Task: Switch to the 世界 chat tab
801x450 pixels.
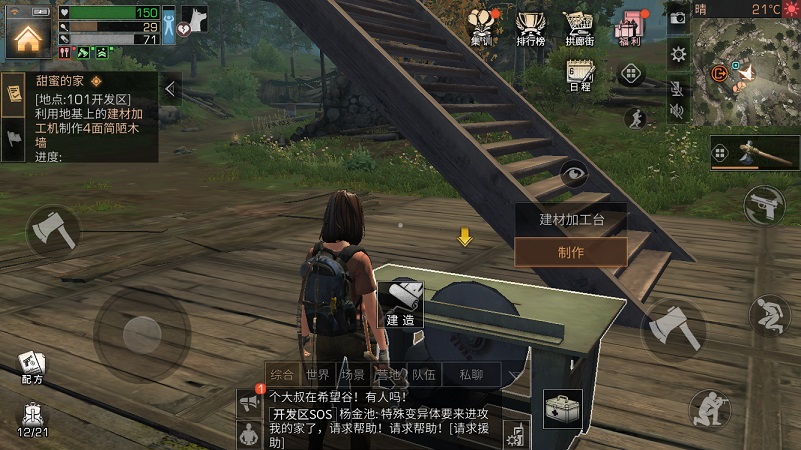Action: pos(318,375)
